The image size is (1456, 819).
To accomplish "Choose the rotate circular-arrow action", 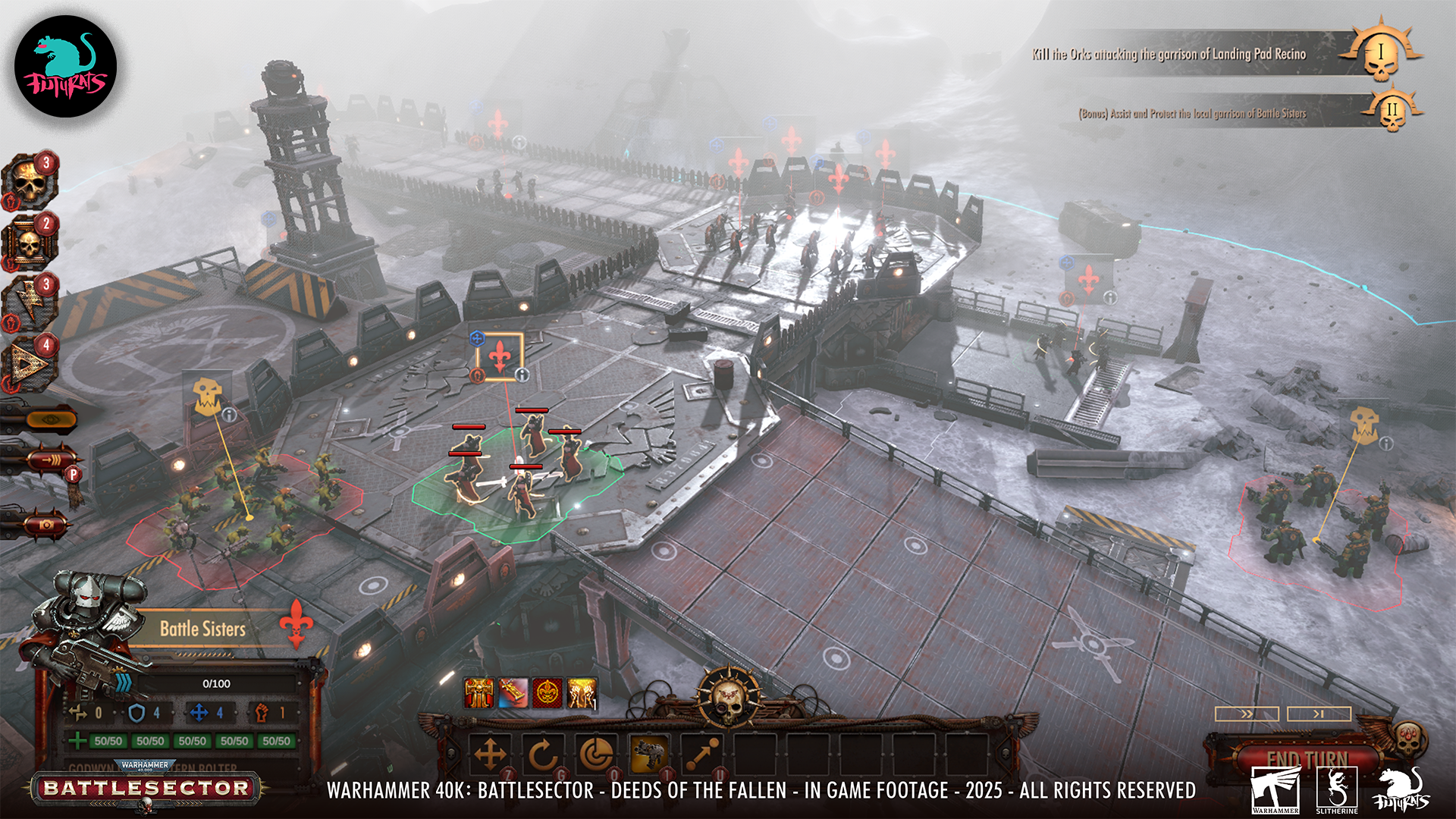I will [x=542, y=755].
